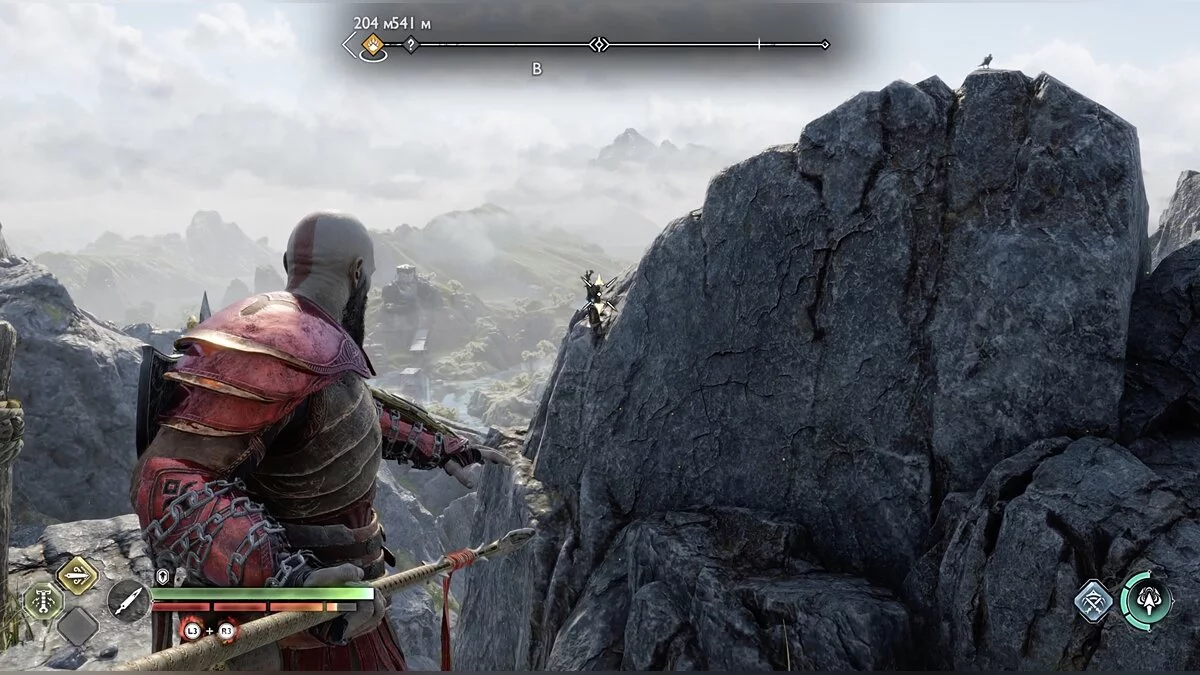Select the gold spear runic attack icon
Screen dimensions: 1200x675
tap(77, 574)
